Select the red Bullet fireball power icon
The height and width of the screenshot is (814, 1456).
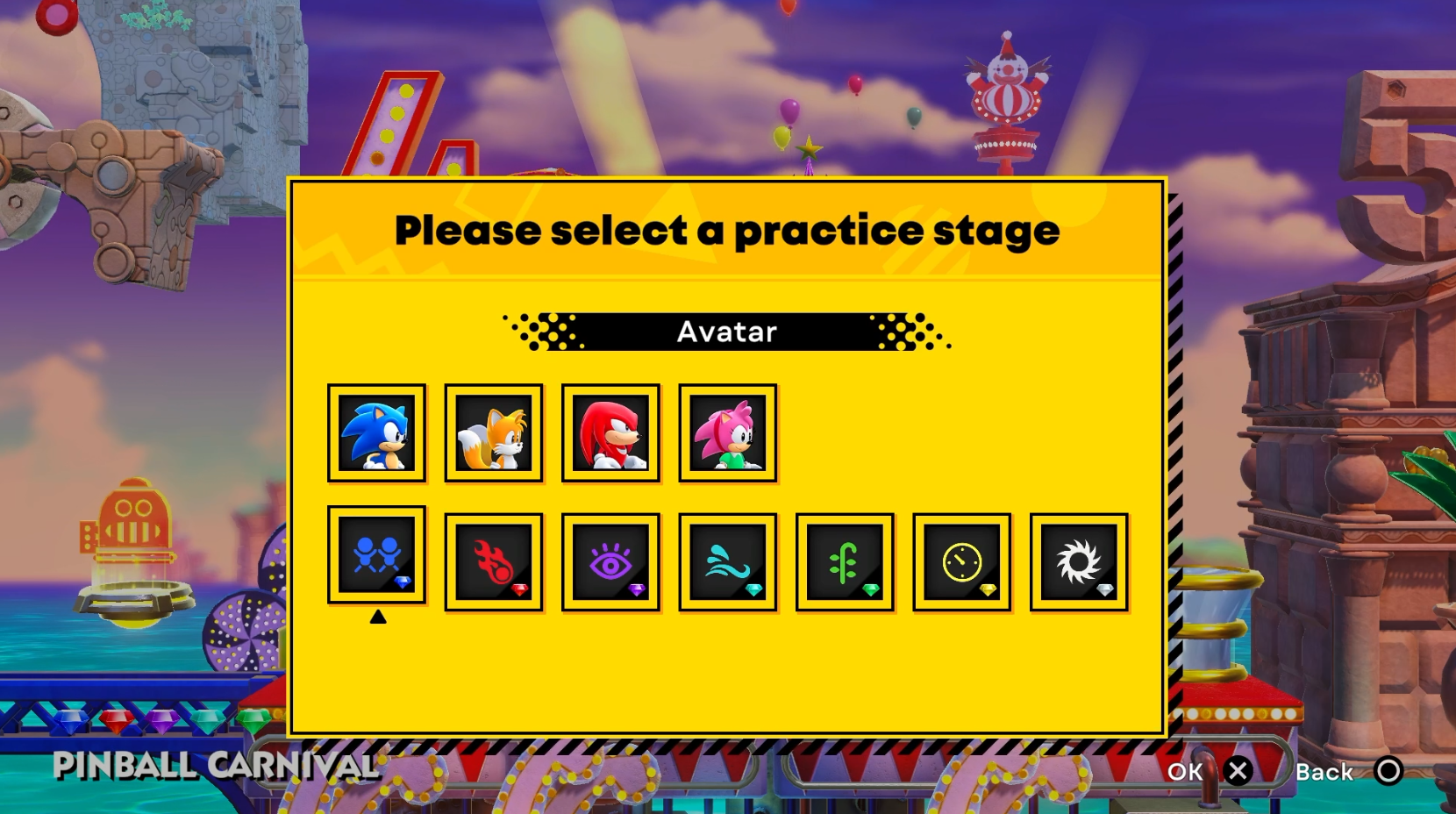tap(494, 560)
